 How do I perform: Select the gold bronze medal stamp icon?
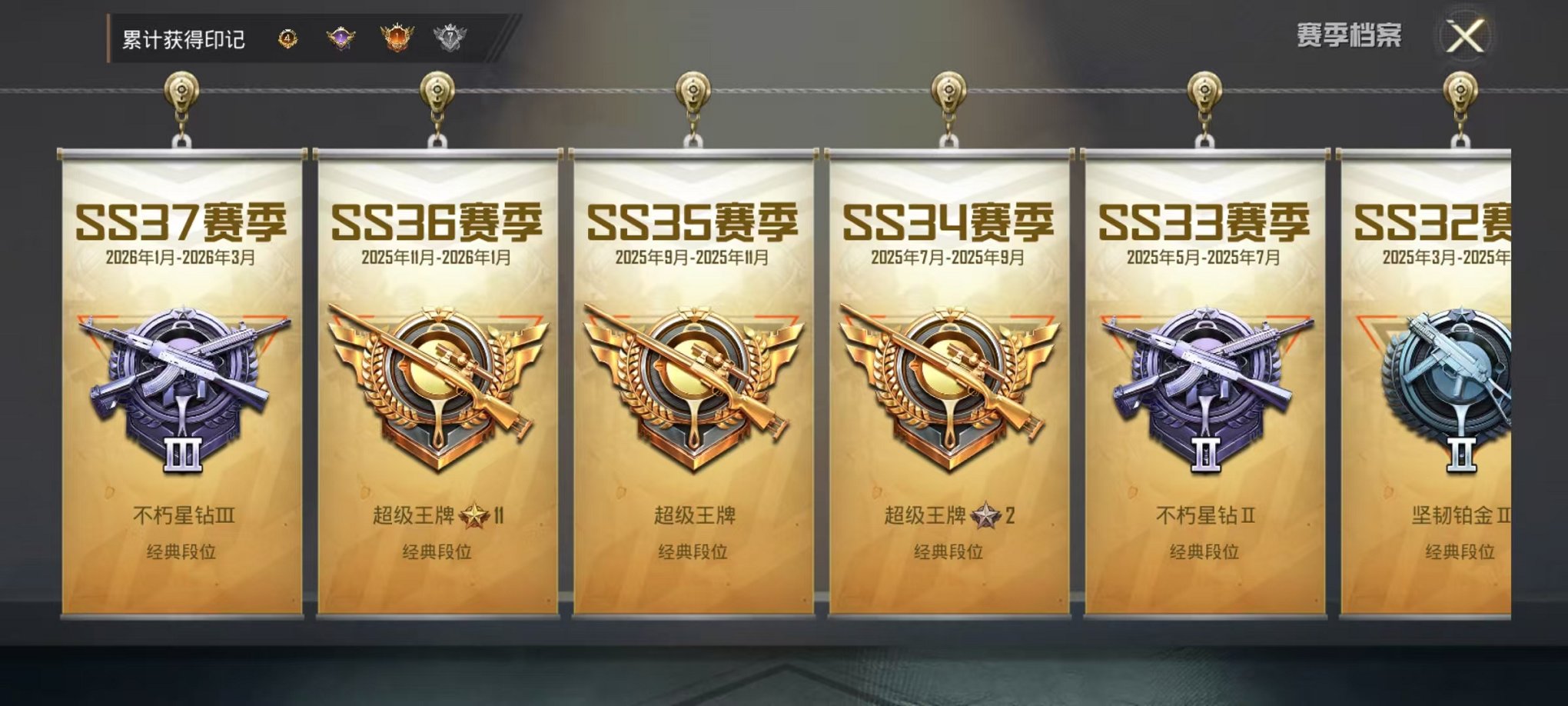(288, 35)
